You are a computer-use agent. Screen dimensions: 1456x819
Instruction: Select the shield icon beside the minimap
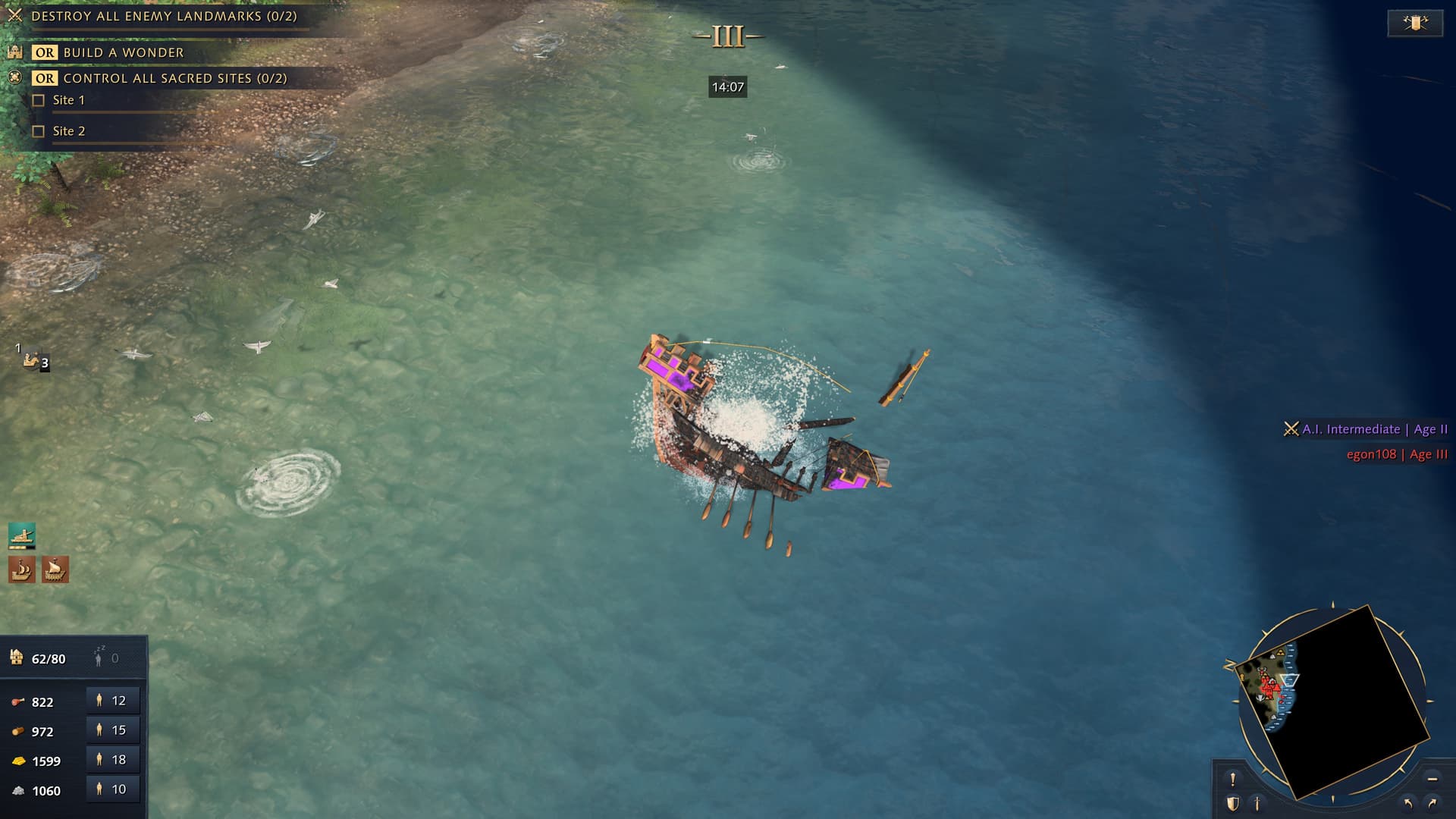tap(1232, 803)
